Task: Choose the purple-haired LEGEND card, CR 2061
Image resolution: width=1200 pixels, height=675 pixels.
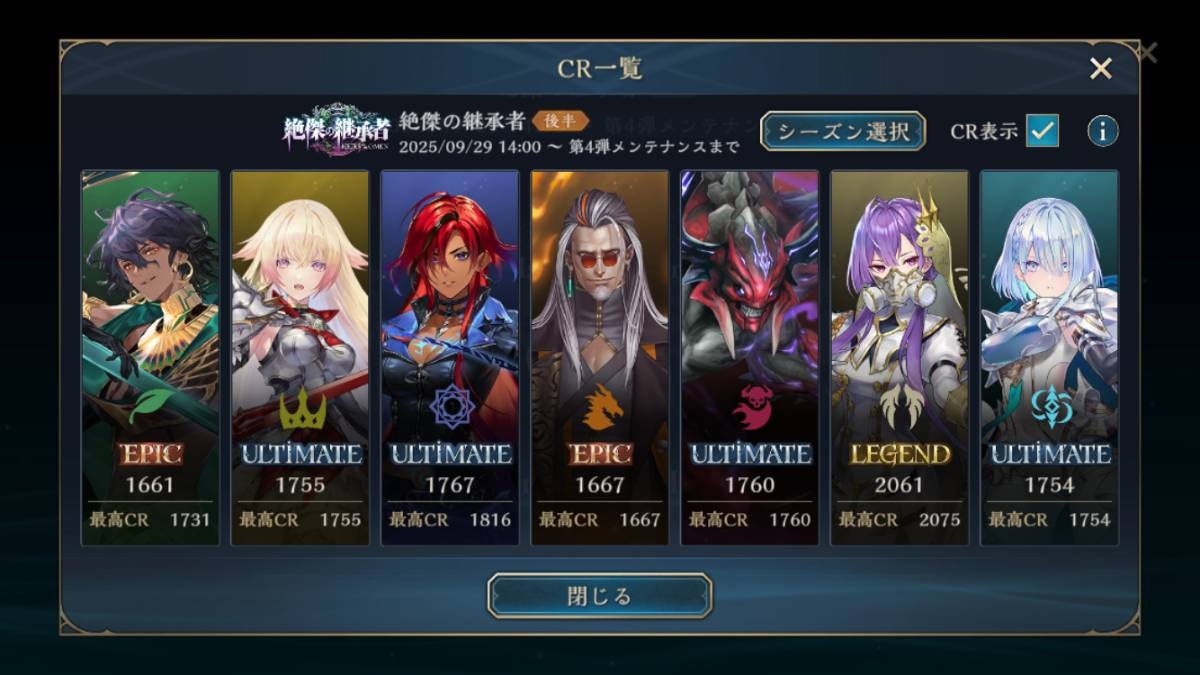Action: tap(899, 357)
